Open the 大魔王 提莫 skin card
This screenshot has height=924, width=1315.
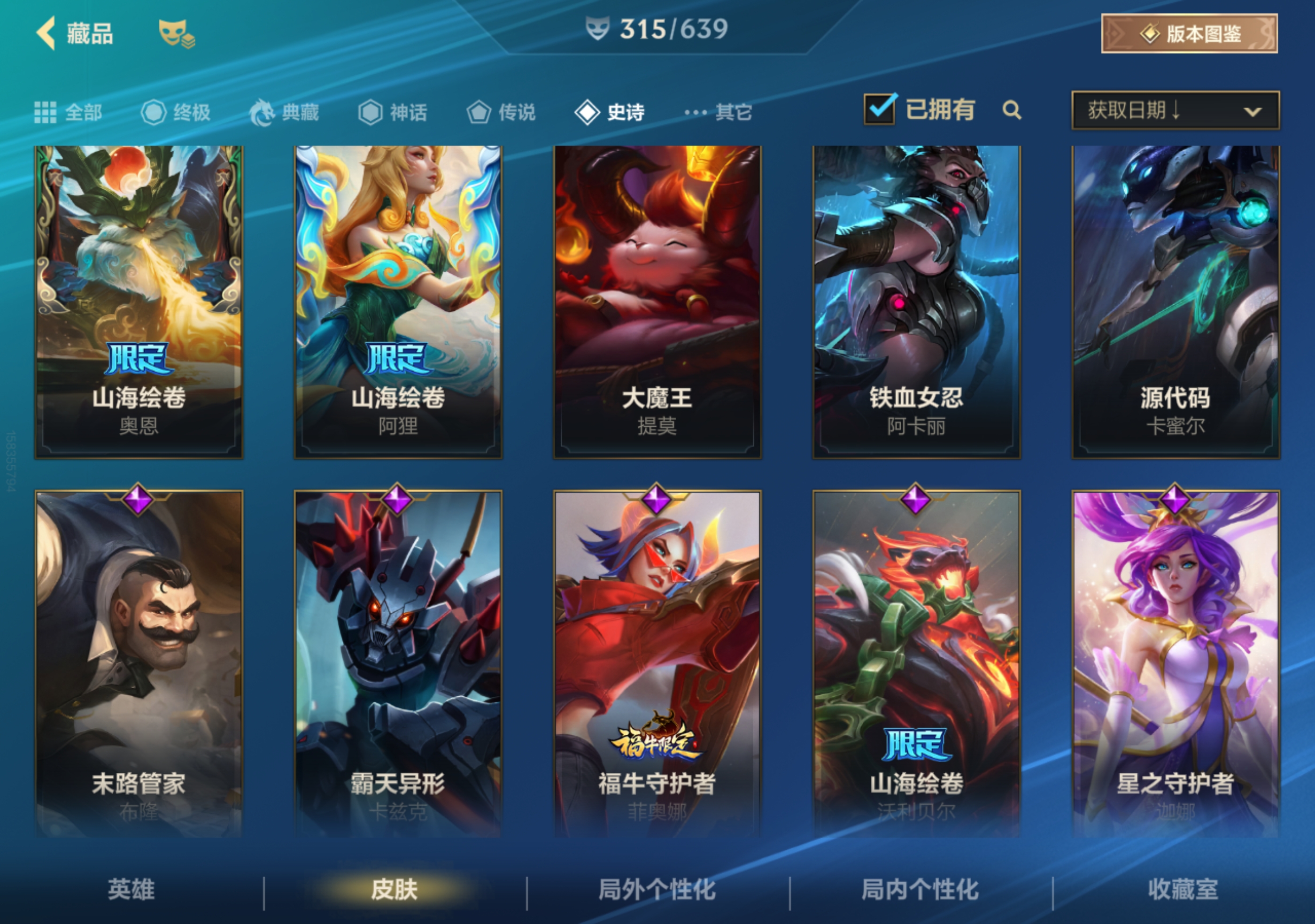click(x=657, y=302)
